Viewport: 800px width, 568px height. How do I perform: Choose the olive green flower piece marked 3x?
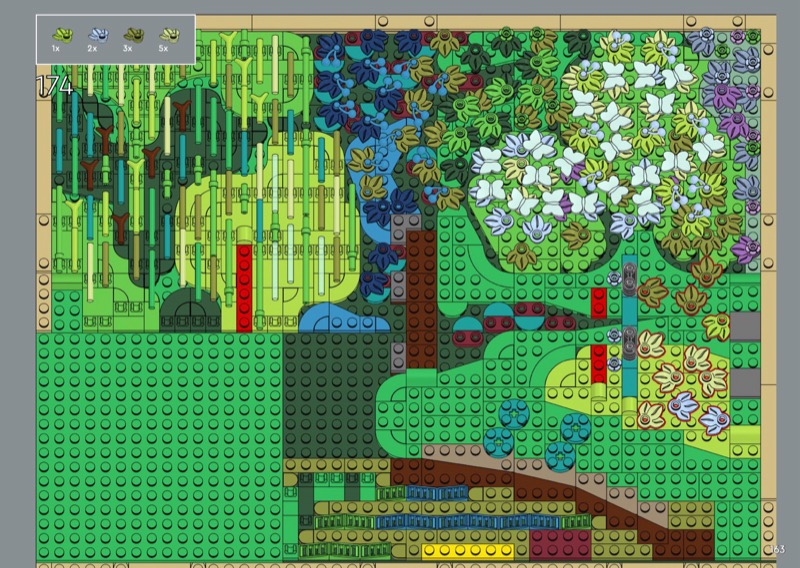132,35
